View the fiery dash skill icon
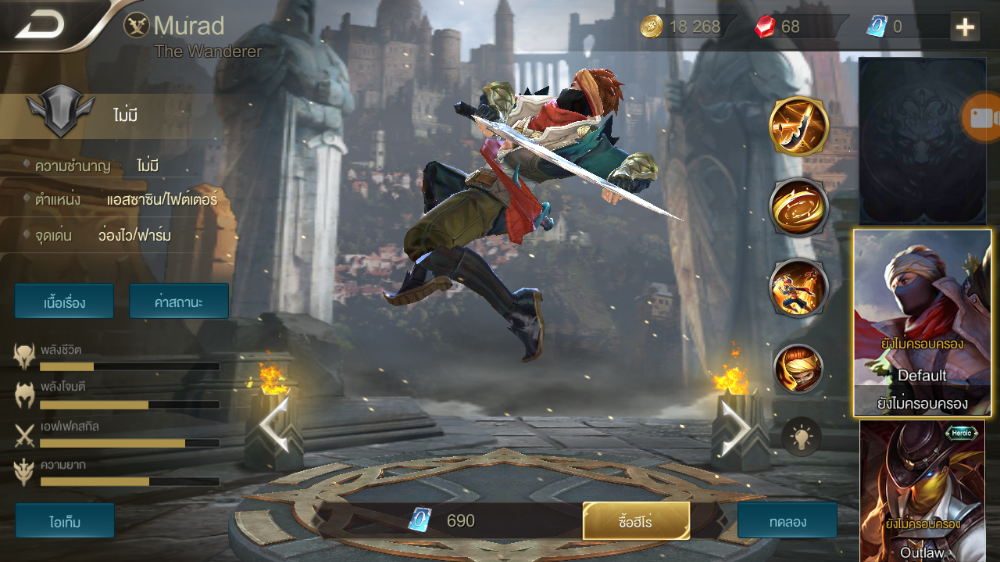 [x=798, y=288]
